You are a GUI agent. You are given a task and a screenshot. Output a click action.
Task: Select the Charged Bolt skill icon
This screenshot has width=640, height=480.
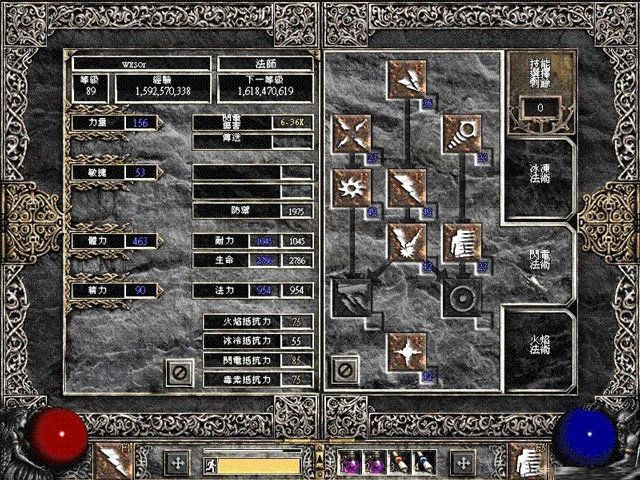(407, 79)
